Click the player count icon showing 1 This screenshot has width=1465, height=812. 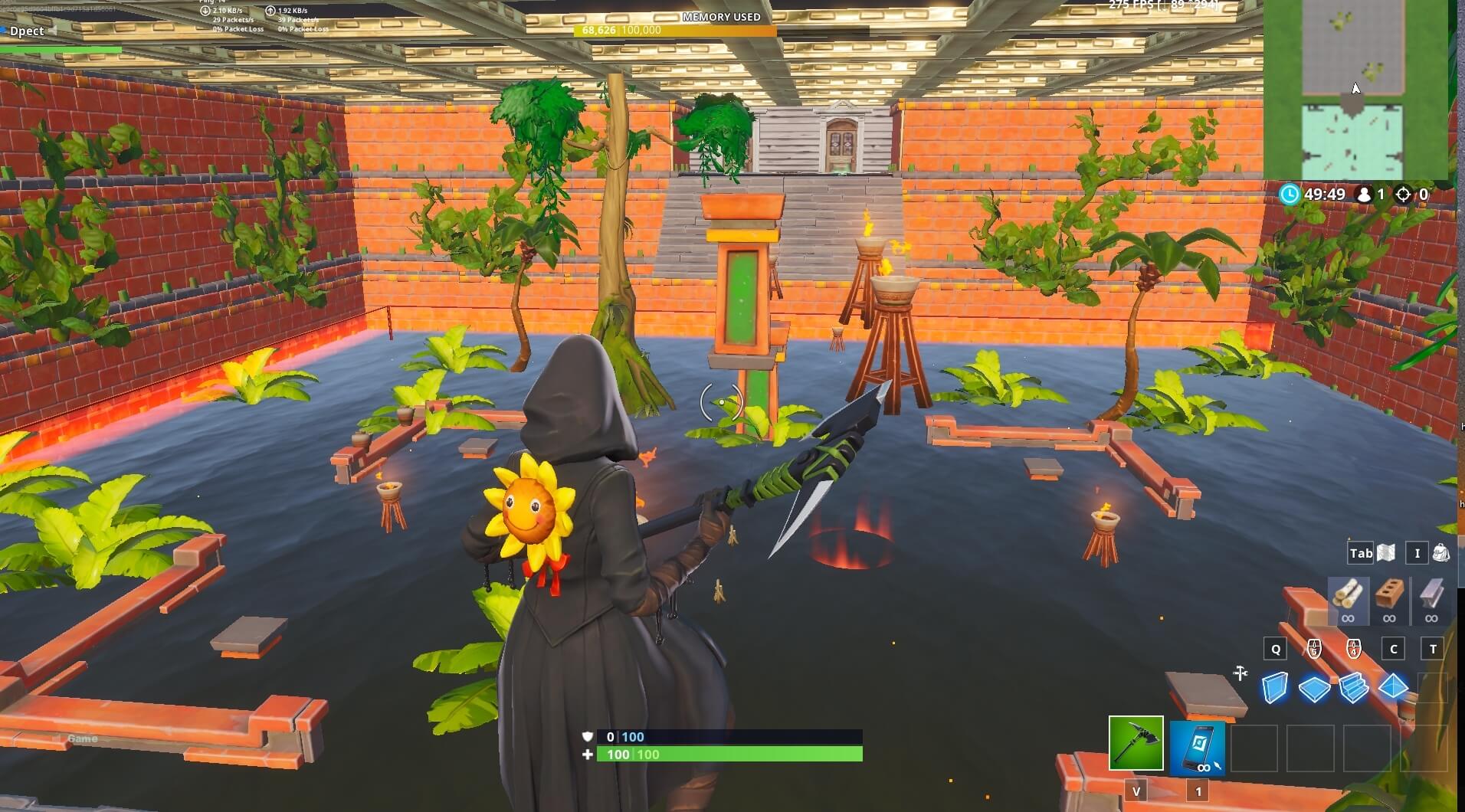[1363, 195]
